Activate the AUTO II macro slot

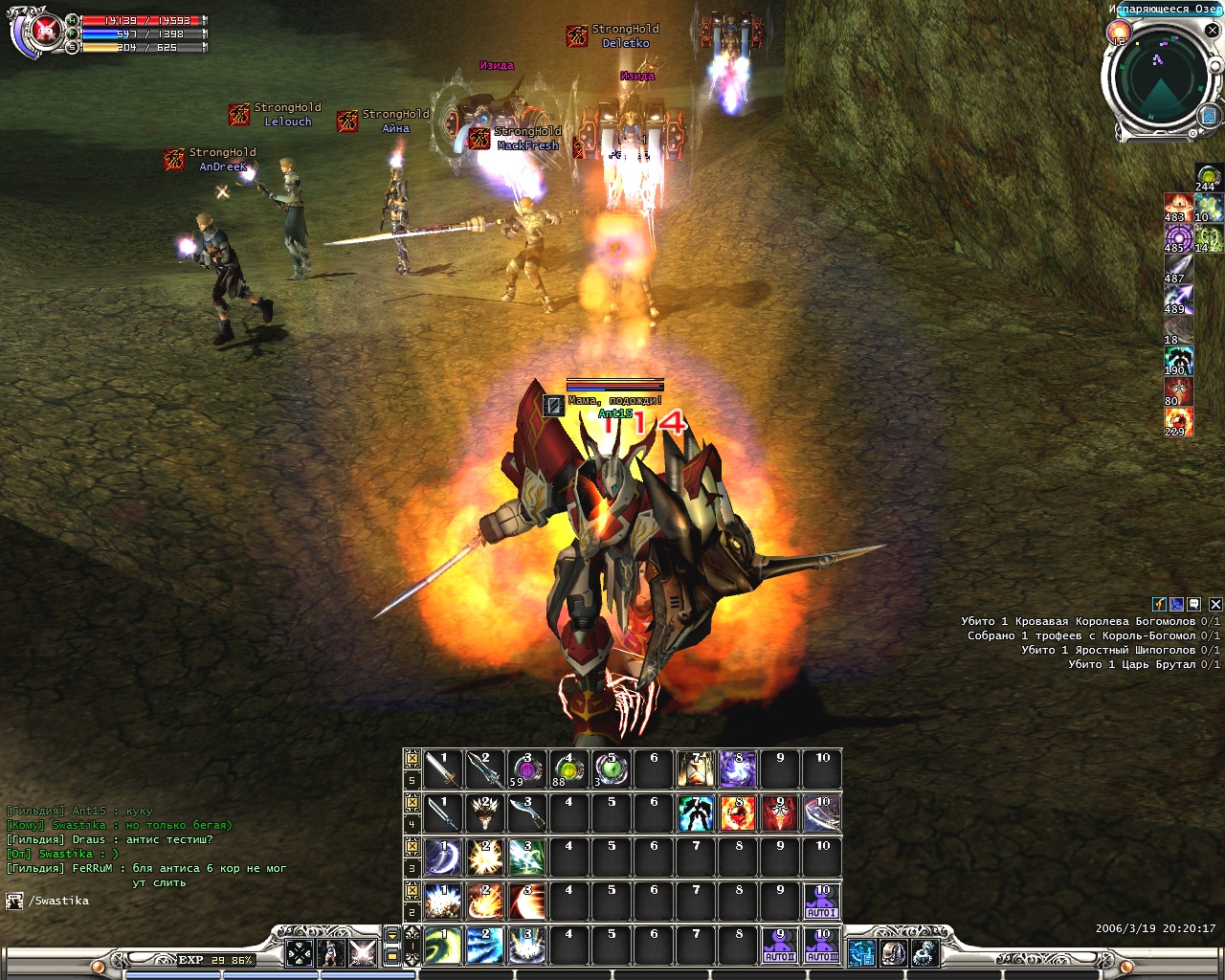(779, 946)
